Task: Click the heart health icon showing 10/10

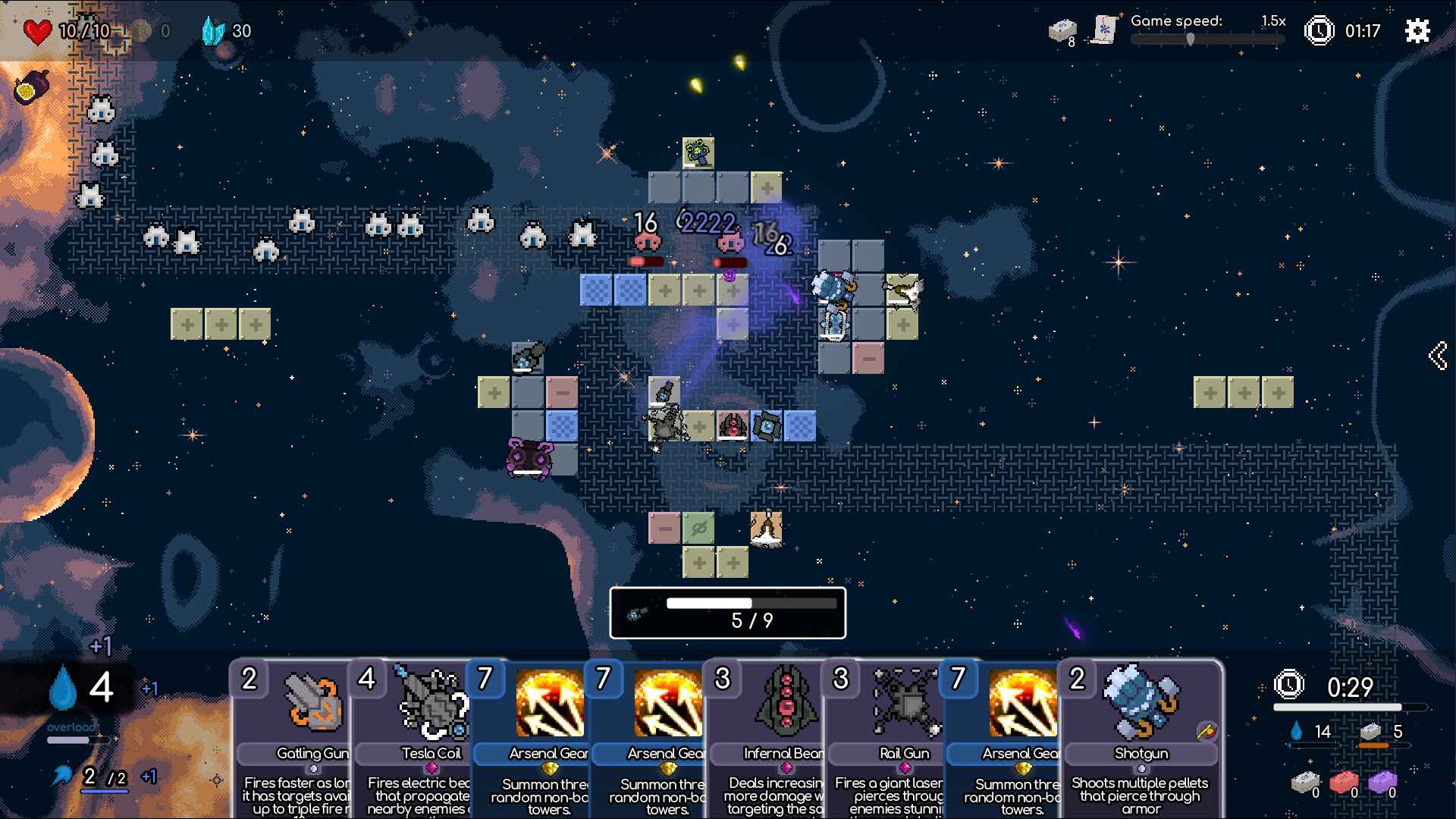Action: [37, 30]
